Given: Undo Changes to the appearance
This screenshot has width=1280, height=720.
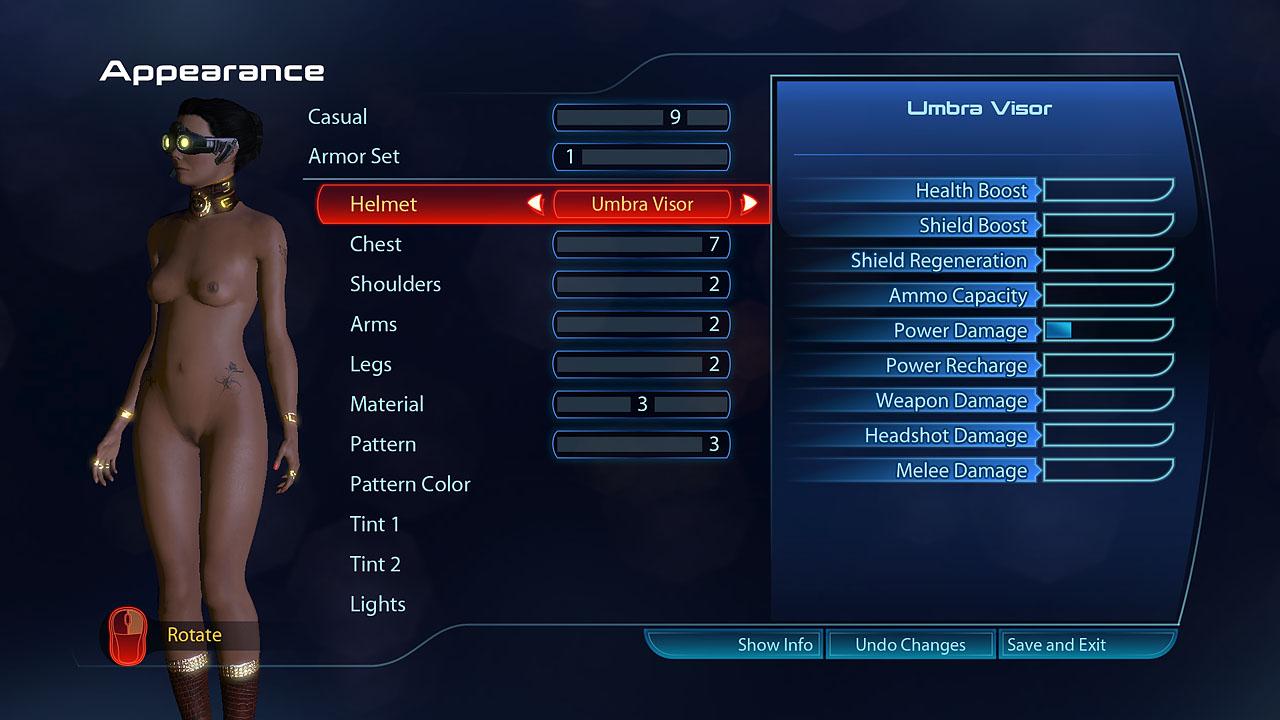Looking at the screenshot, I should click(x=910, y=645).
